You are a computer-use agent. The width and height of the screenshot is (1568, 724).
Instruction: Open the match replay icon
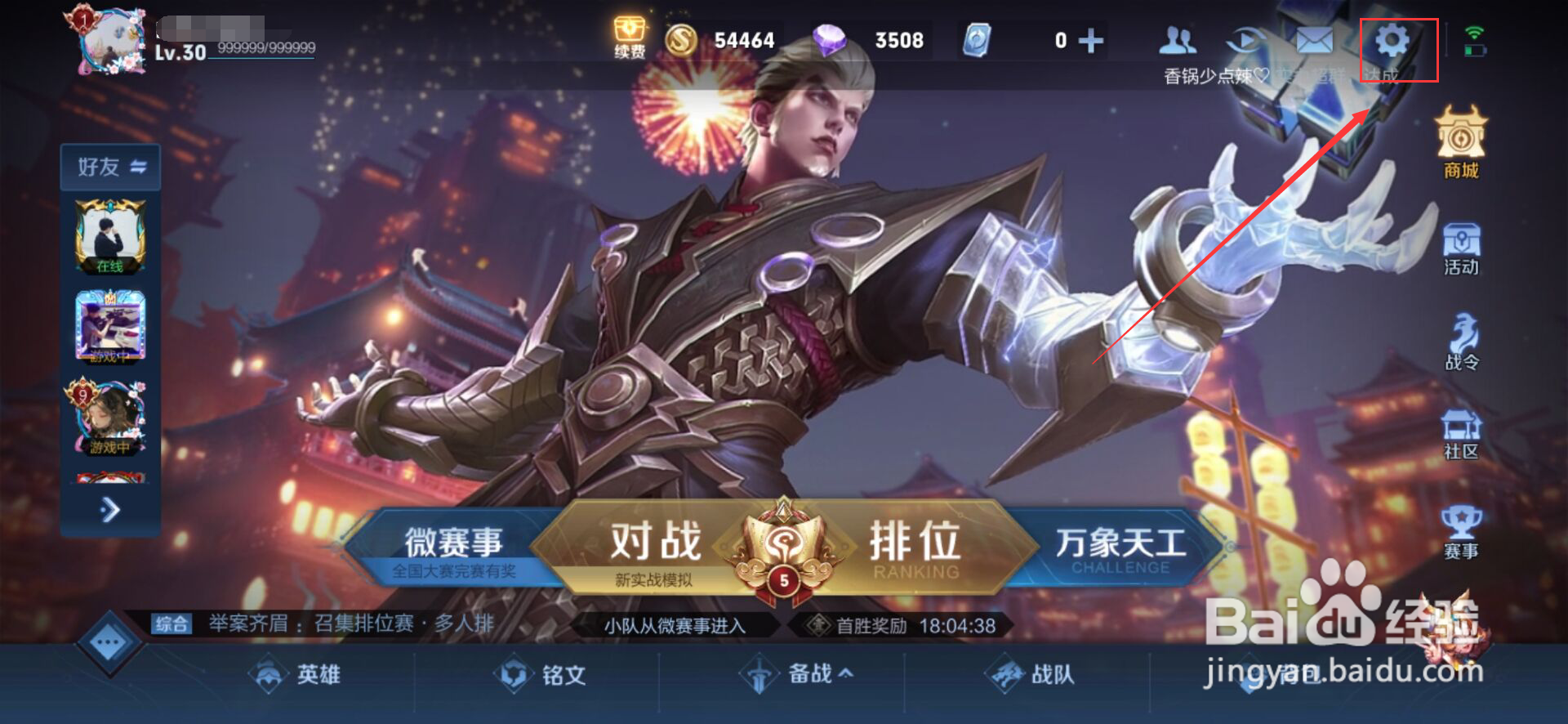(1245, 38)
